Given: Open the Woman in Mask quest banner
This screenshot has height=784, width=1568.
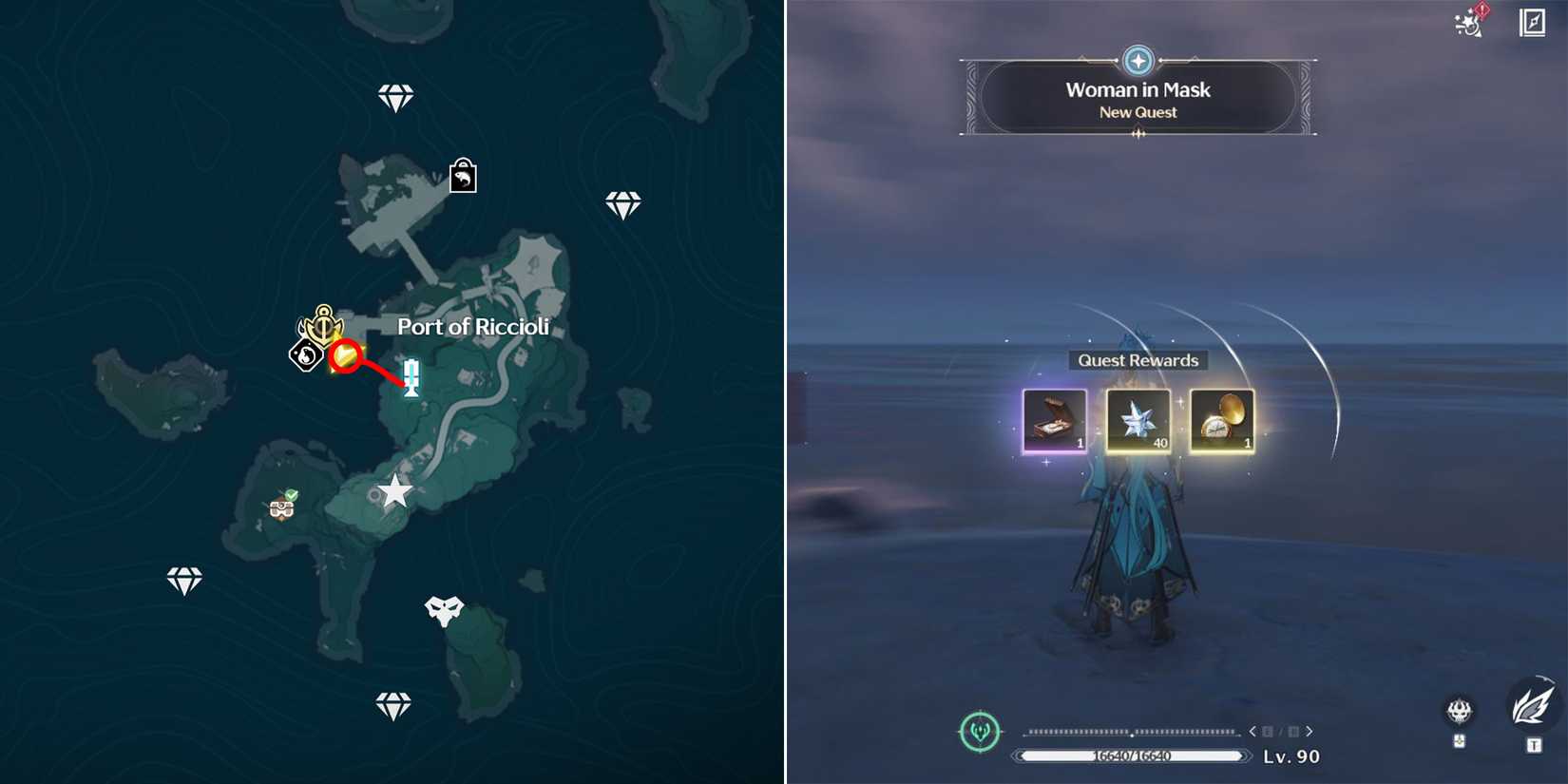Looking at the screenshot, I should (1138, 98).
